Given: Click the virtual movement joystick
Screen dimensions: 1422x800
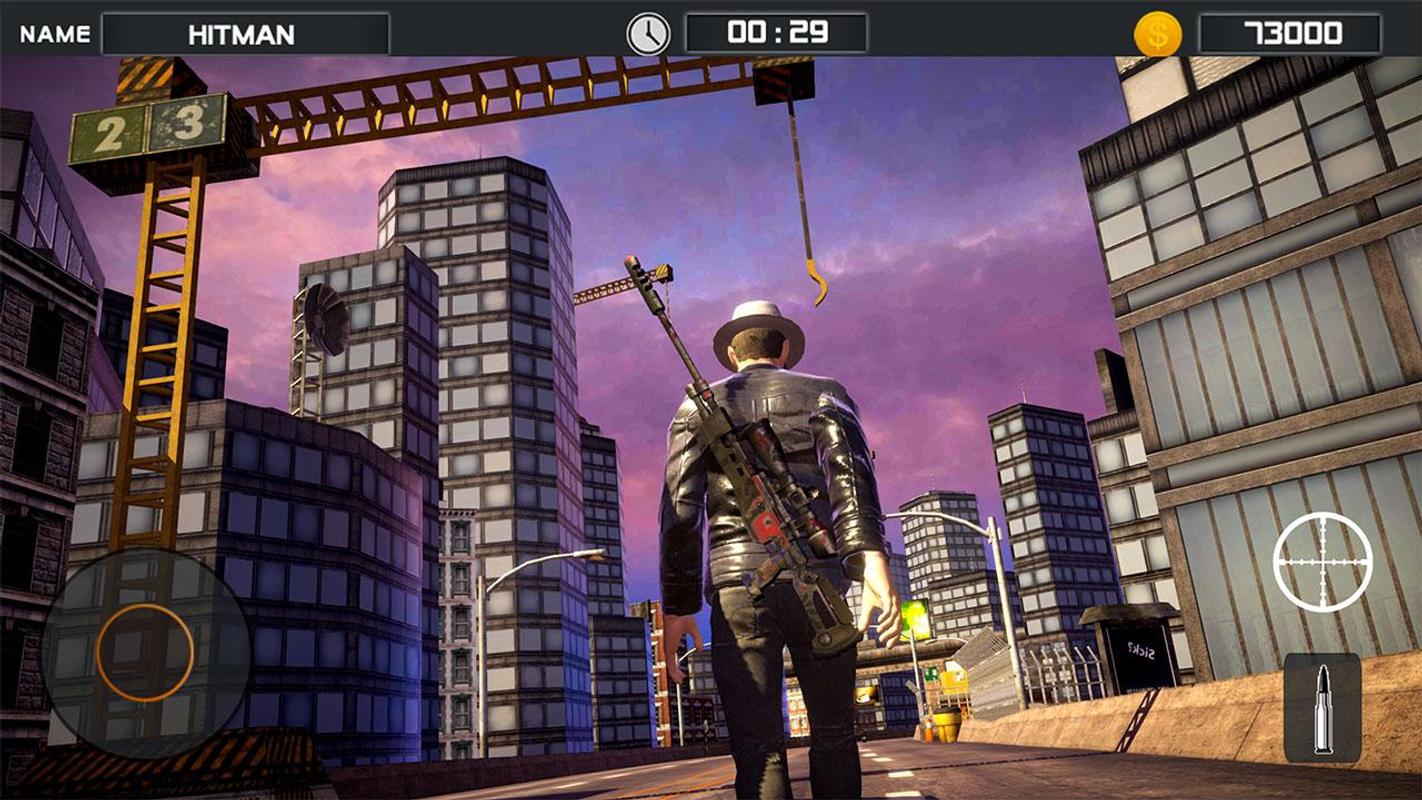Looking at the screenshot, I should tap(145, 651).
